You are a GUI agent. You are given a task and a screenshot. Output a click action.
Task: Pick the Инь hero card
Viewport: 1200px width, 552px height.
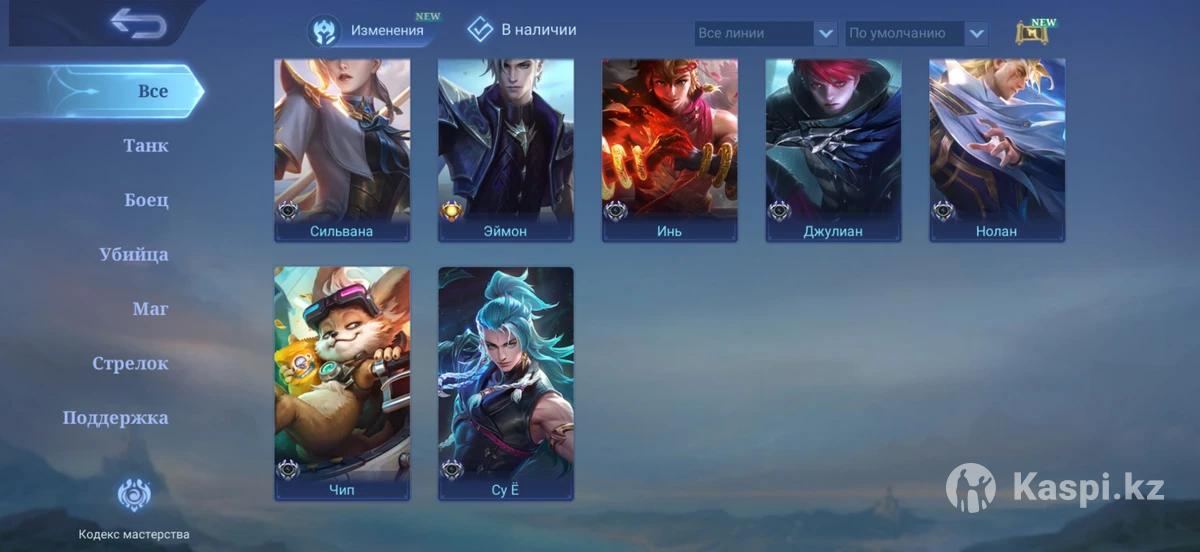click(670, 150)
